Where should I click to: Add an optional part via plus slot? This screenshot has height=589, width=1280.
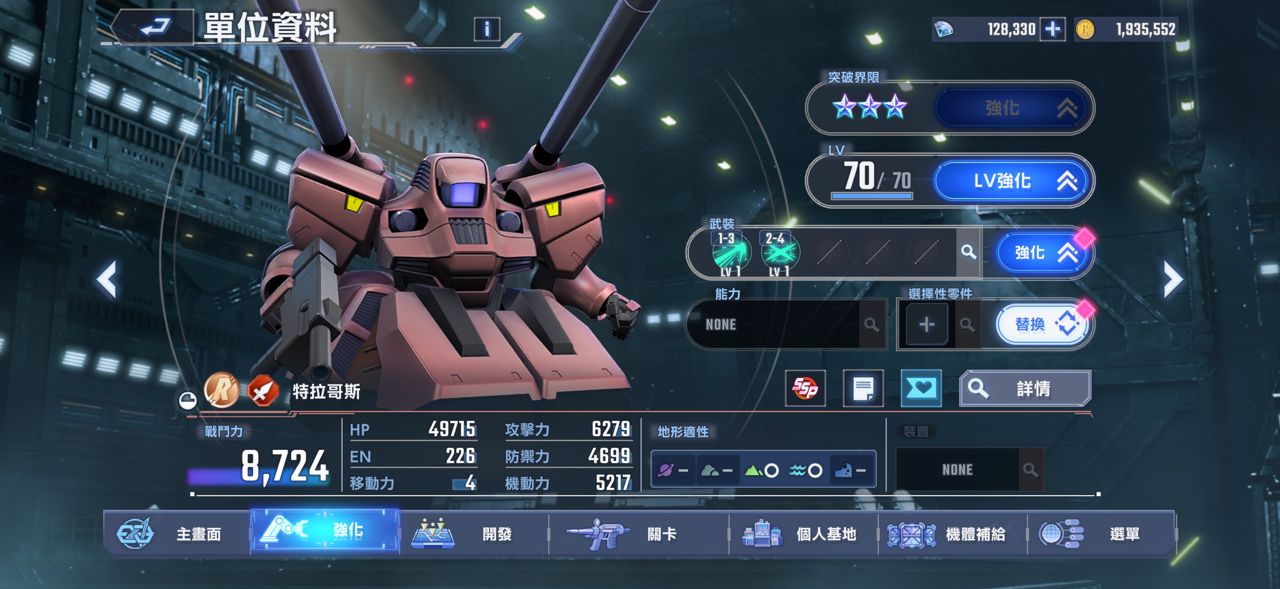click(927, 324)
